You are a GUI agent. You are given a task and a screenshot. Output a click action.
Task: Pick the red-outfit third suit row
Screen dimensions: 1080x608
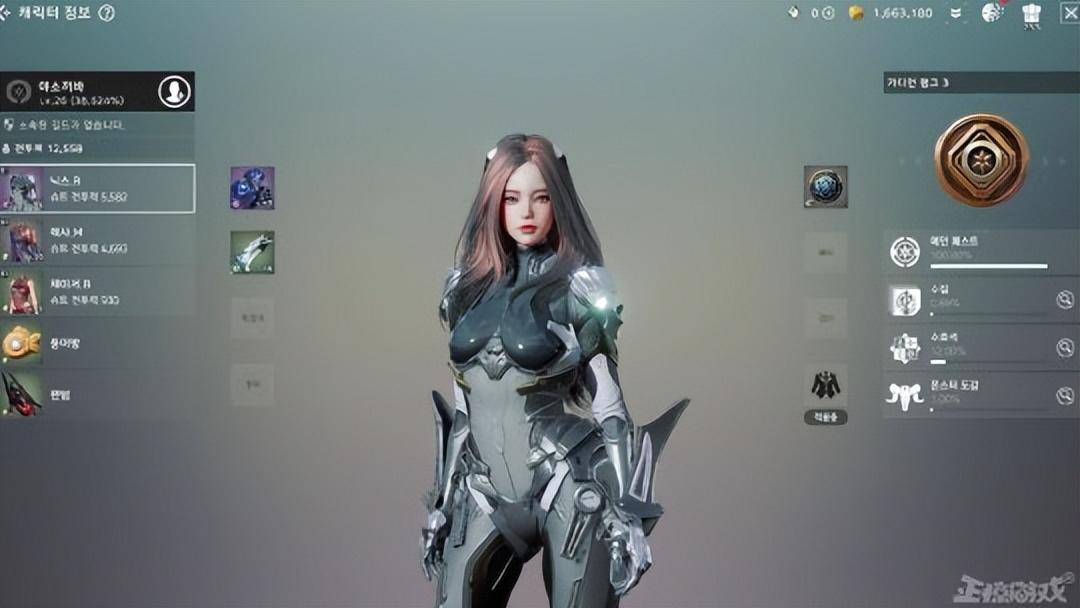pyautogui.click(x=98, y=292)
